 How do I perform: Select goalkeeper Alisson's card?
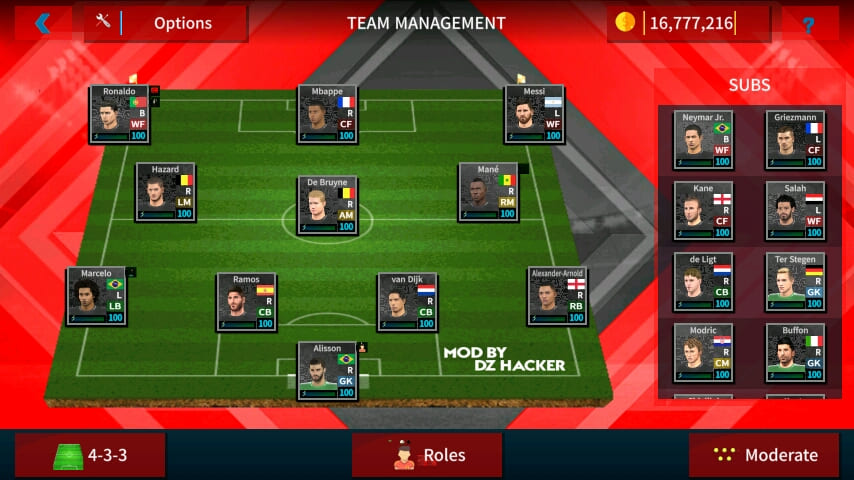(x=327, y=371)
